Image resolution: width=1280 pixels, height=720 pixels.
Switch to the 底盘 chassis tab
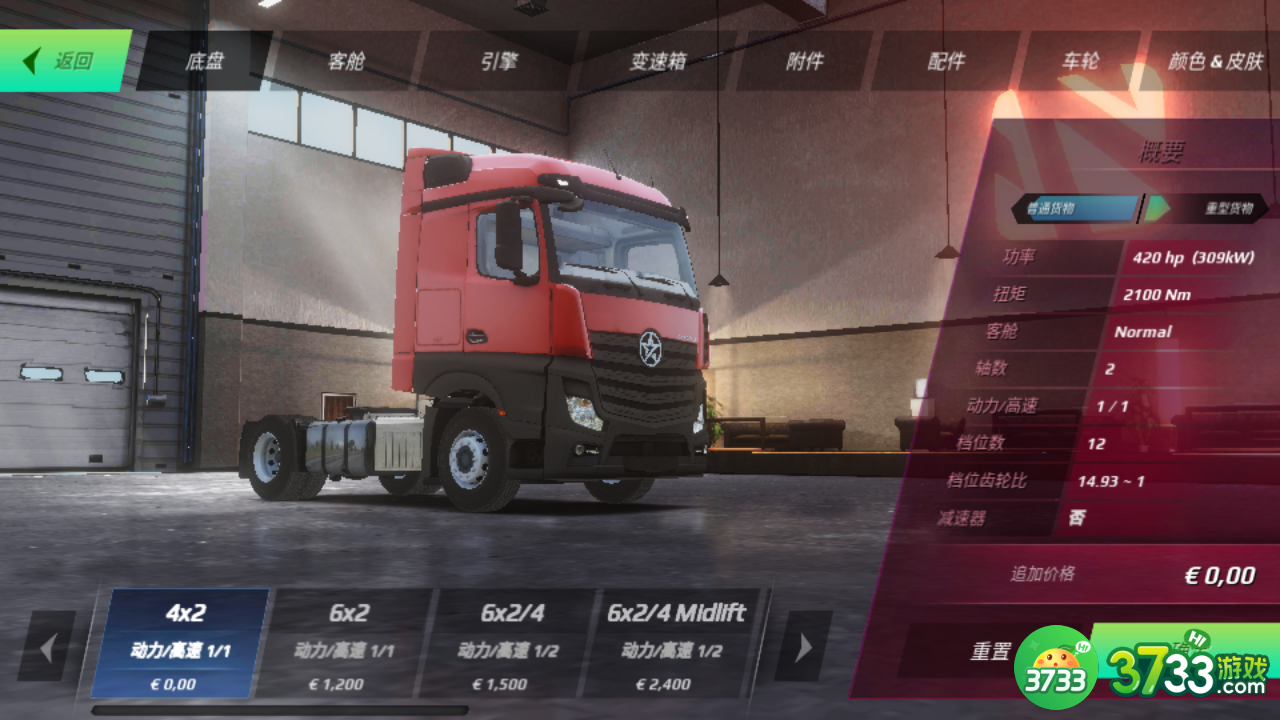coord(204,61)
